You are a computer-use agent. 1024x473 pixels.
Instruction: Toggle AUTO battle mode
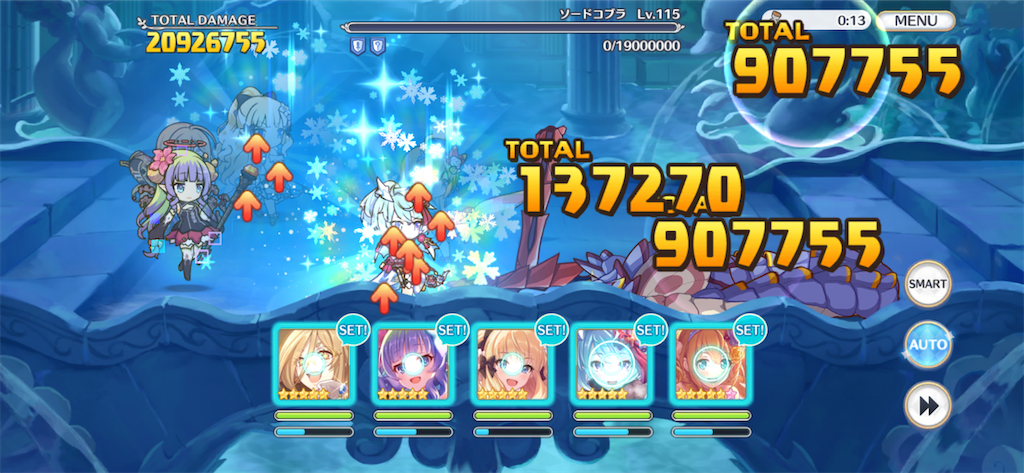(926, 345)
